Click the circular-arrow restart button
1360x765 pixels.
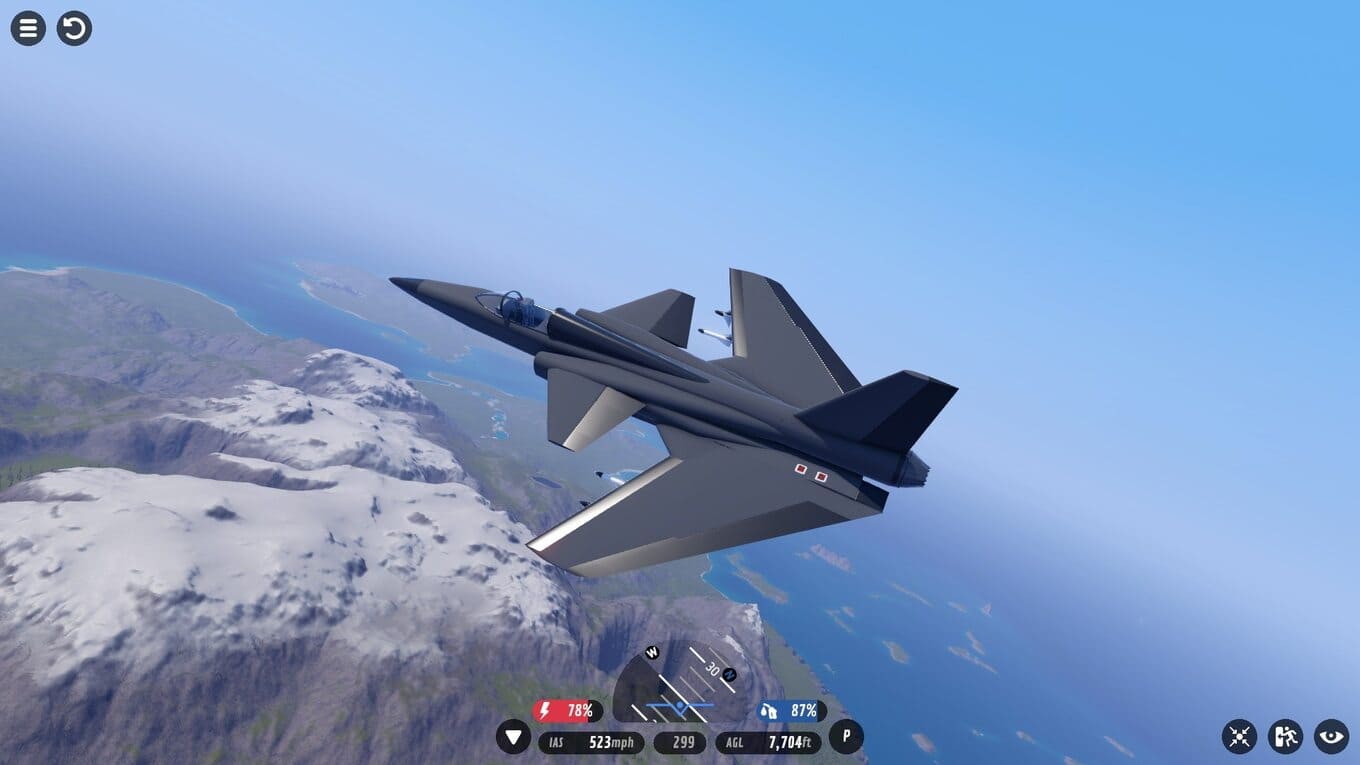click(x=74, y=28)
